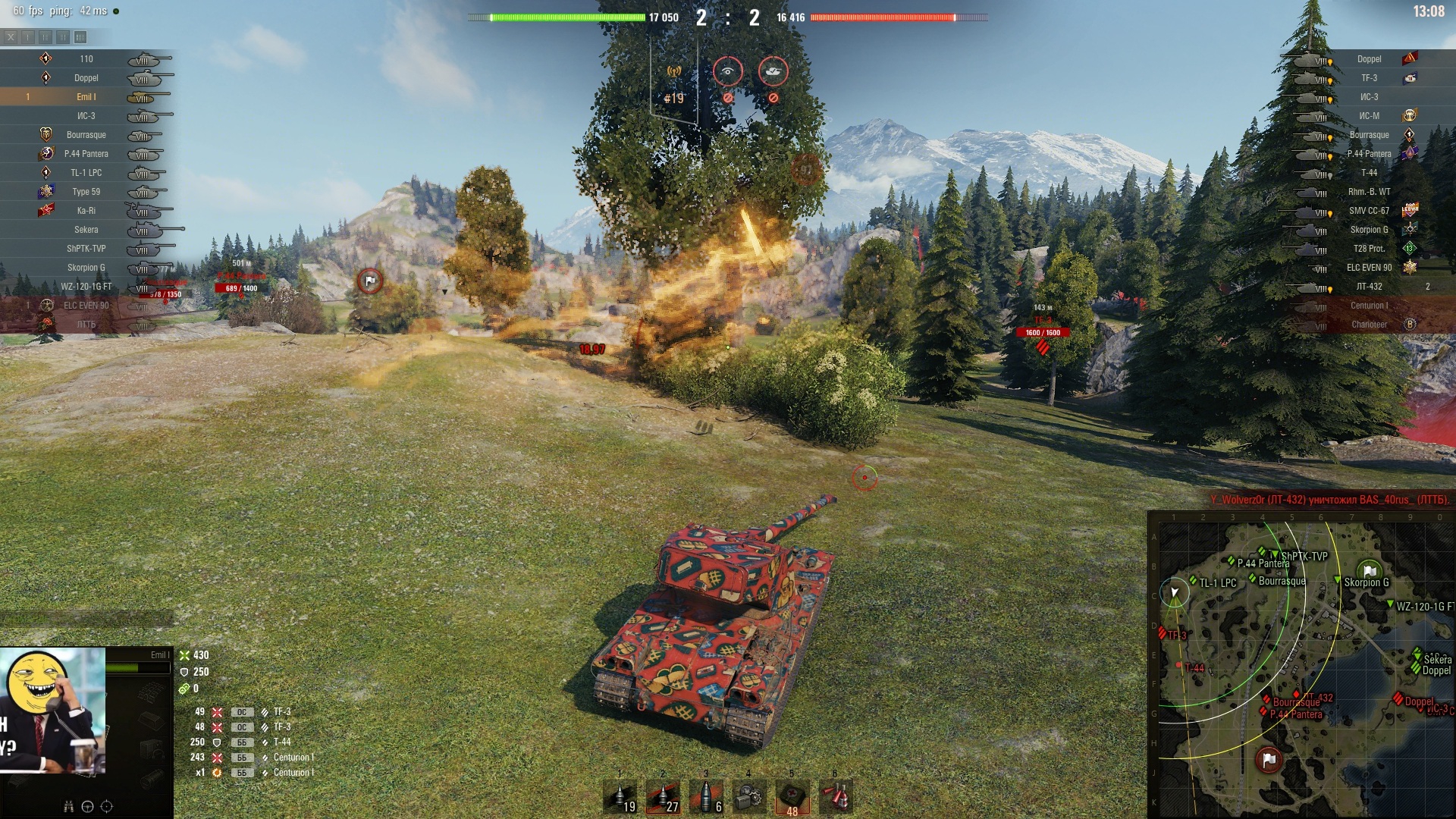Select the Bourrasque ally in the left team list
The image size is (1456, 819).
pos(86,135)
